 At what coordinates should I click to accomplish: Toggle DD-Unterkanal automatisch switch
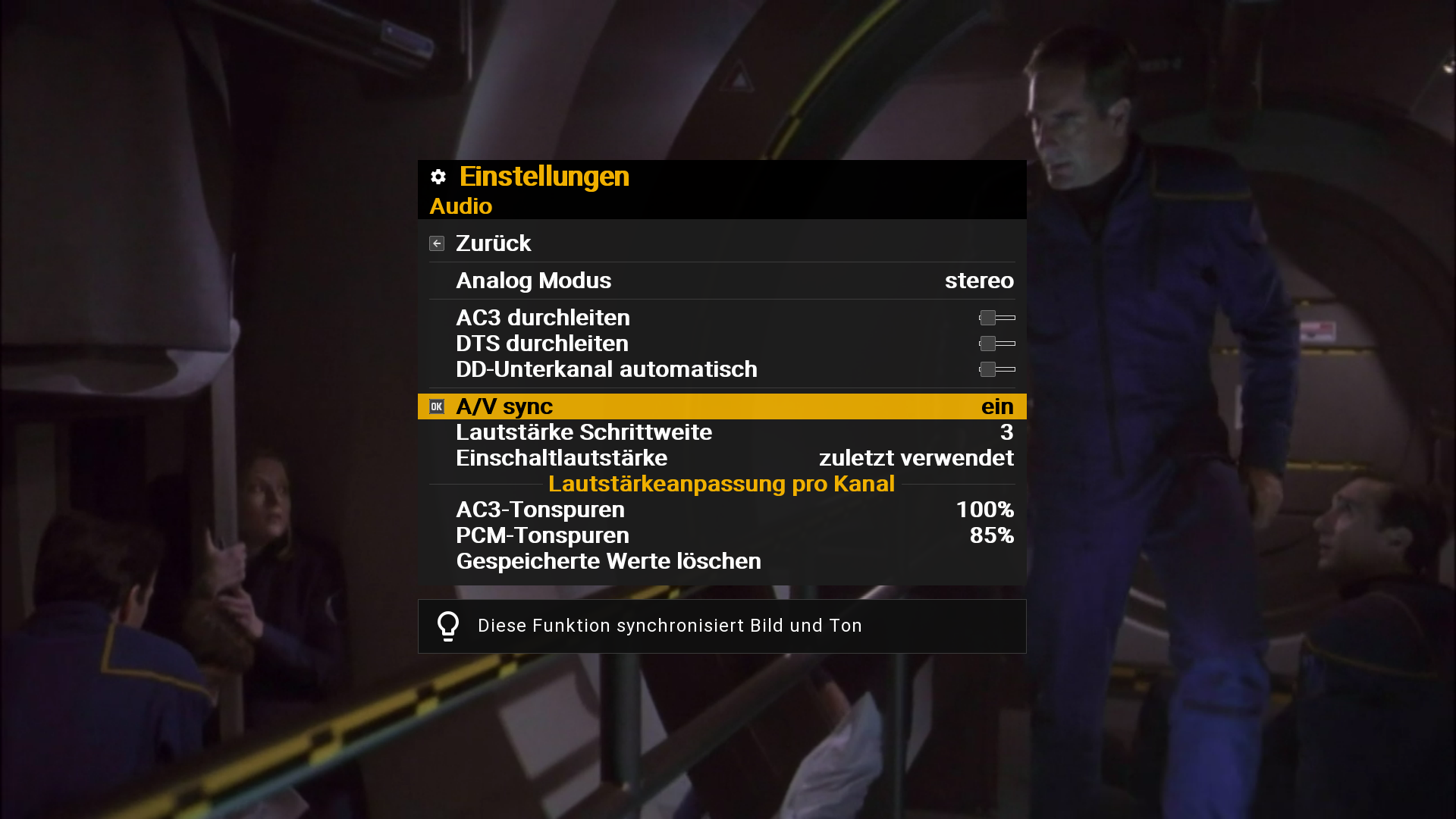pos(996,369)
